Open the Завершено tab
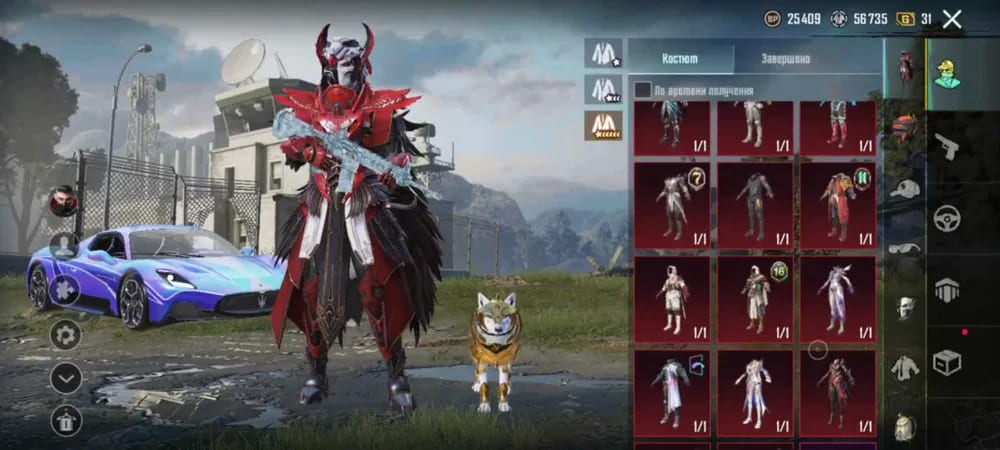 785,58
